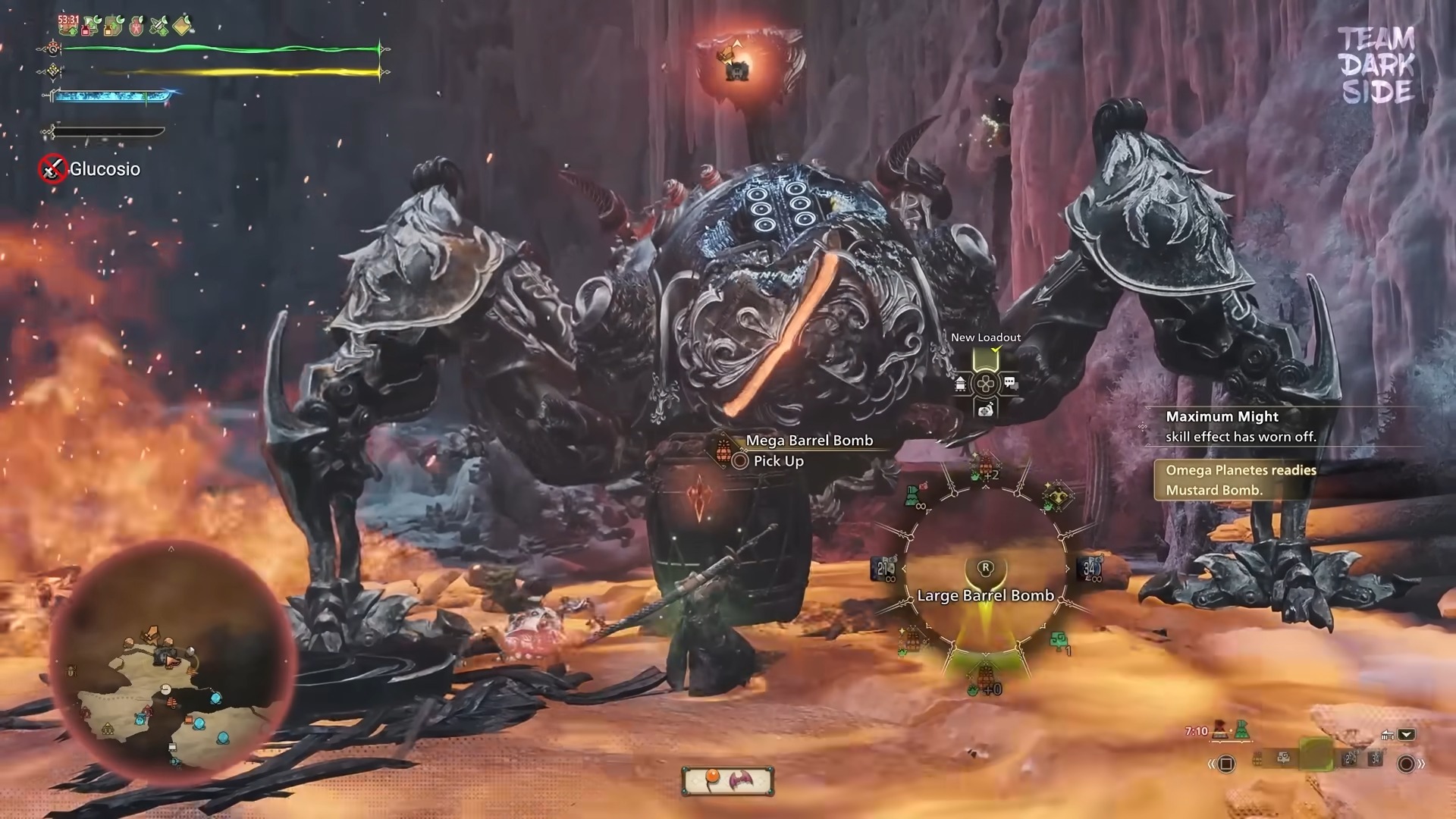Viewport: 1456px width, 819px height.
Task: Select the bottom Large Barrel Bomb wheel slot
Action: pos(985,676)
